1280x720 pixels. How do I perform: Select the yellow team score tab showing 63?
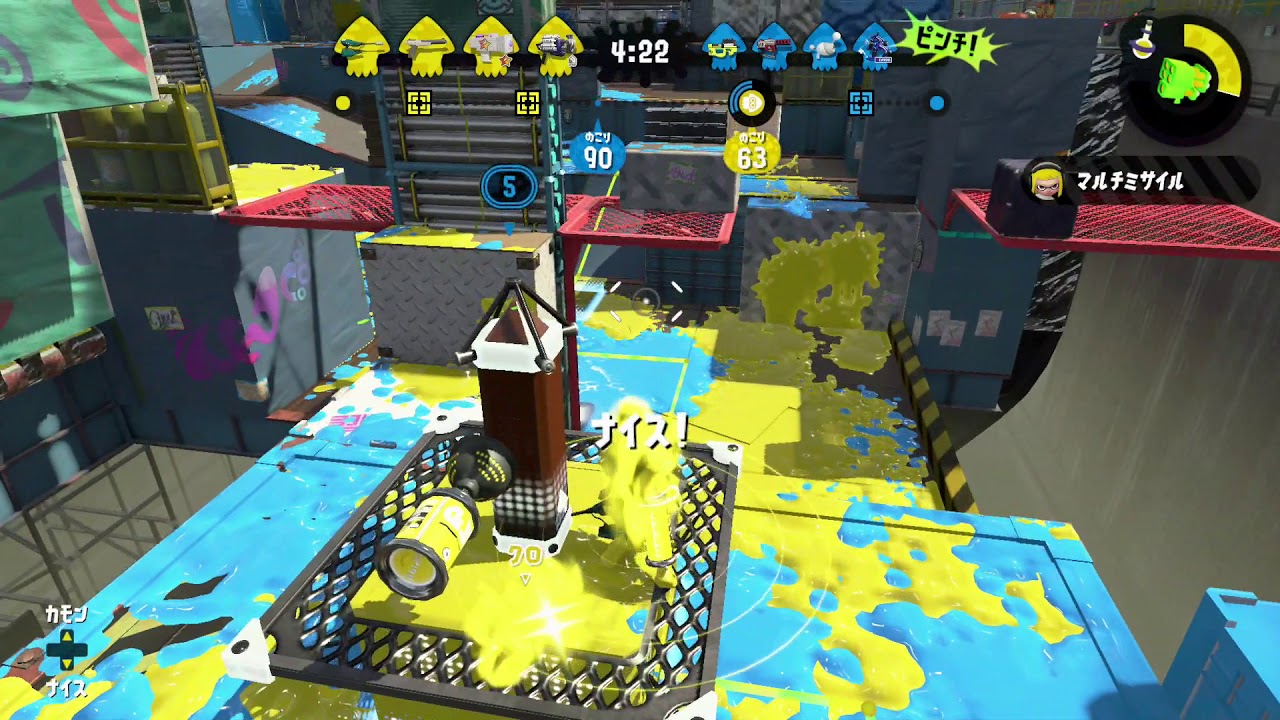point(752,150)
